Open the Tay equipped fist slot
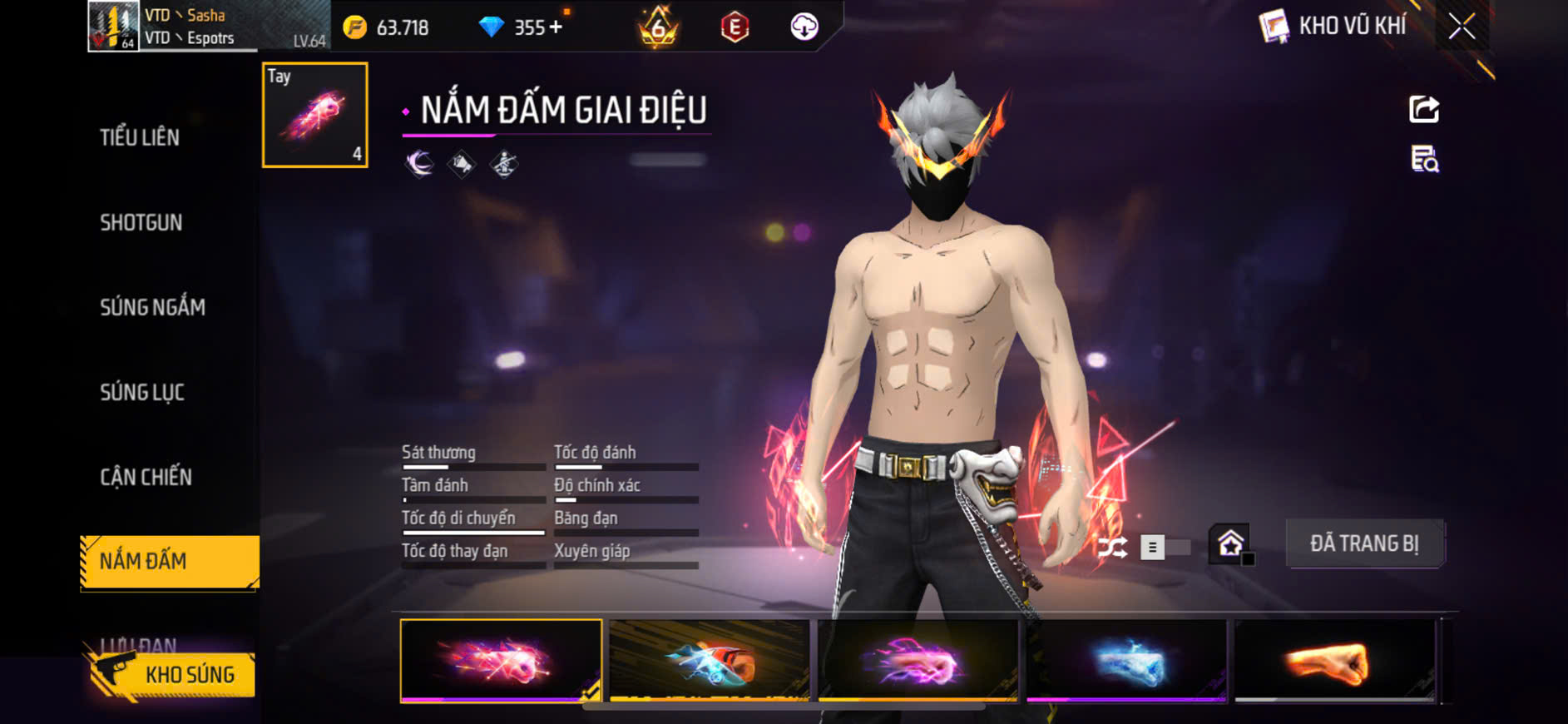1568x724 pixels. click(x=315, y=115)
